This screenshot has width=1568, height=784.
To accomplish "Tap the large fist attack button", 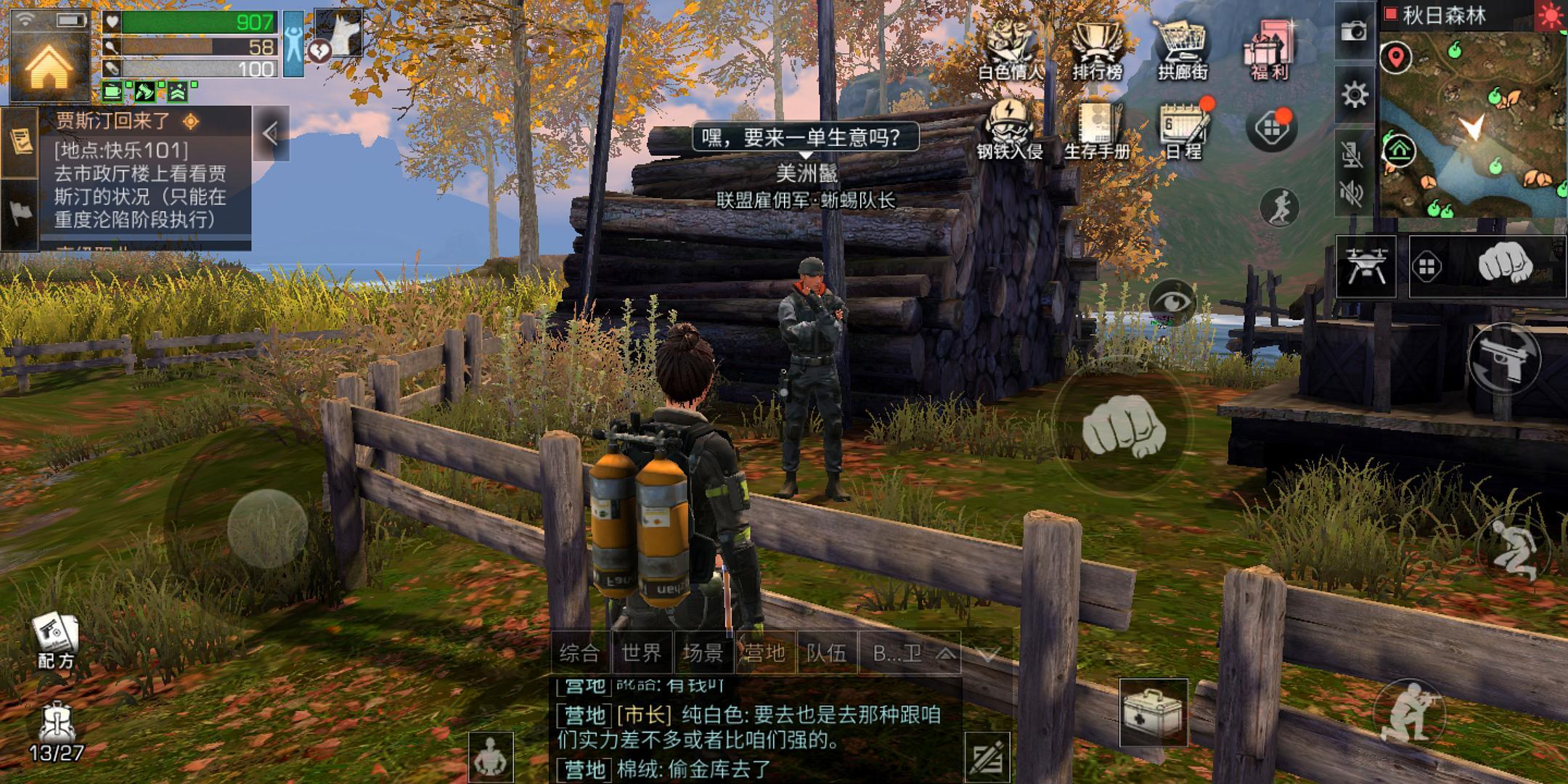I will (1123, 430).
